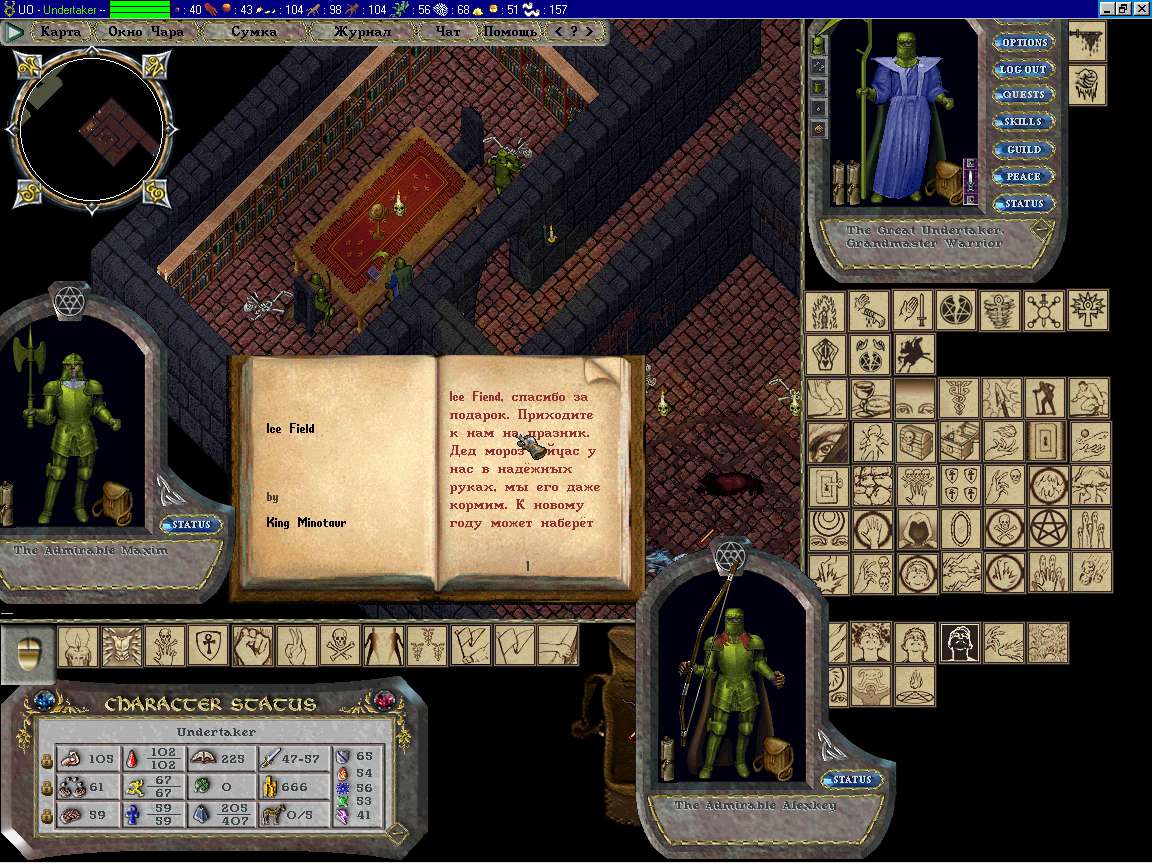Click the LOG OUT button
1152x864 pixels.
1024,70
